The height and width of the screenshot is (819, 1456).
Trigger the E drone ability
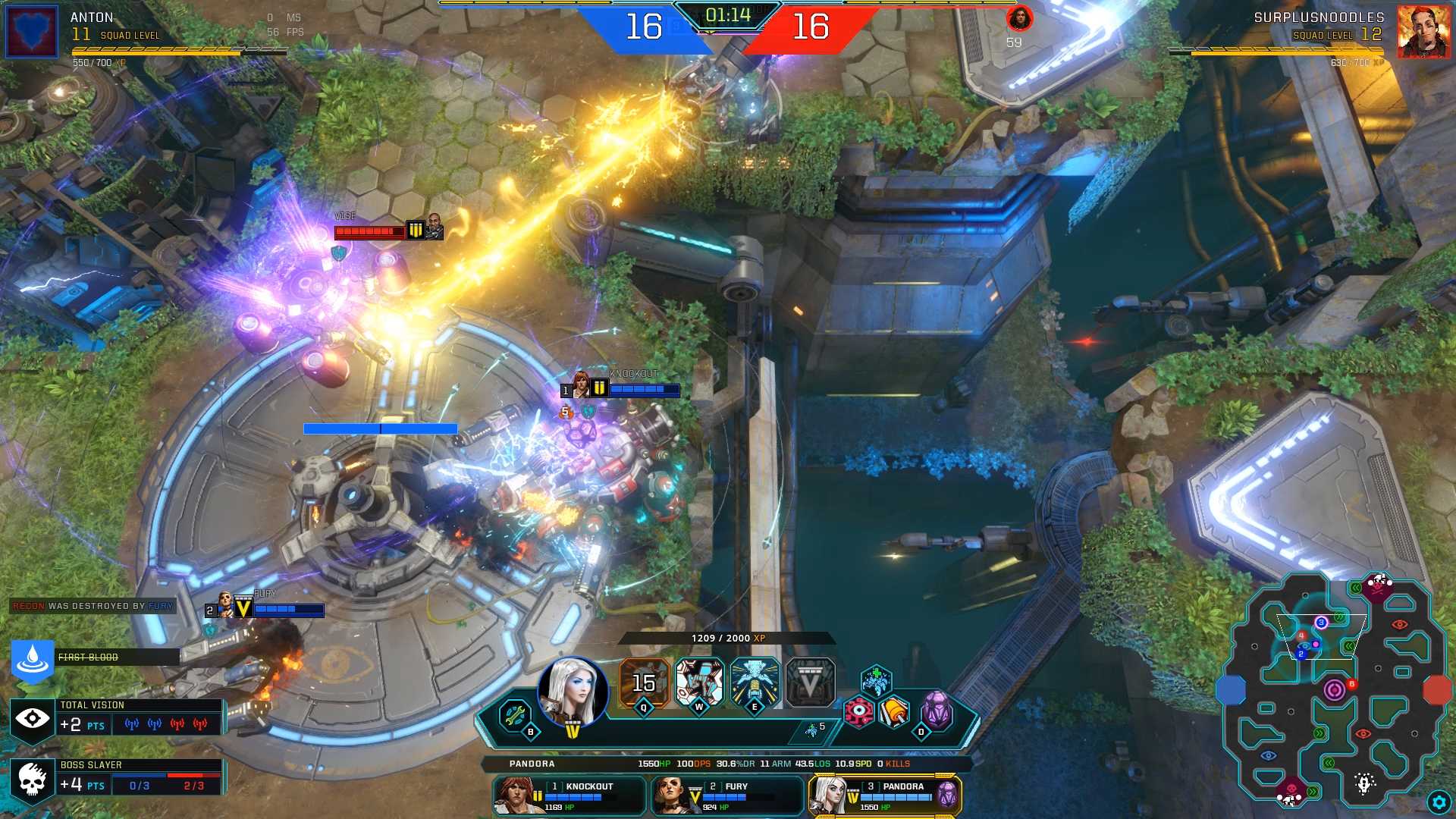[x=755, y=682]
